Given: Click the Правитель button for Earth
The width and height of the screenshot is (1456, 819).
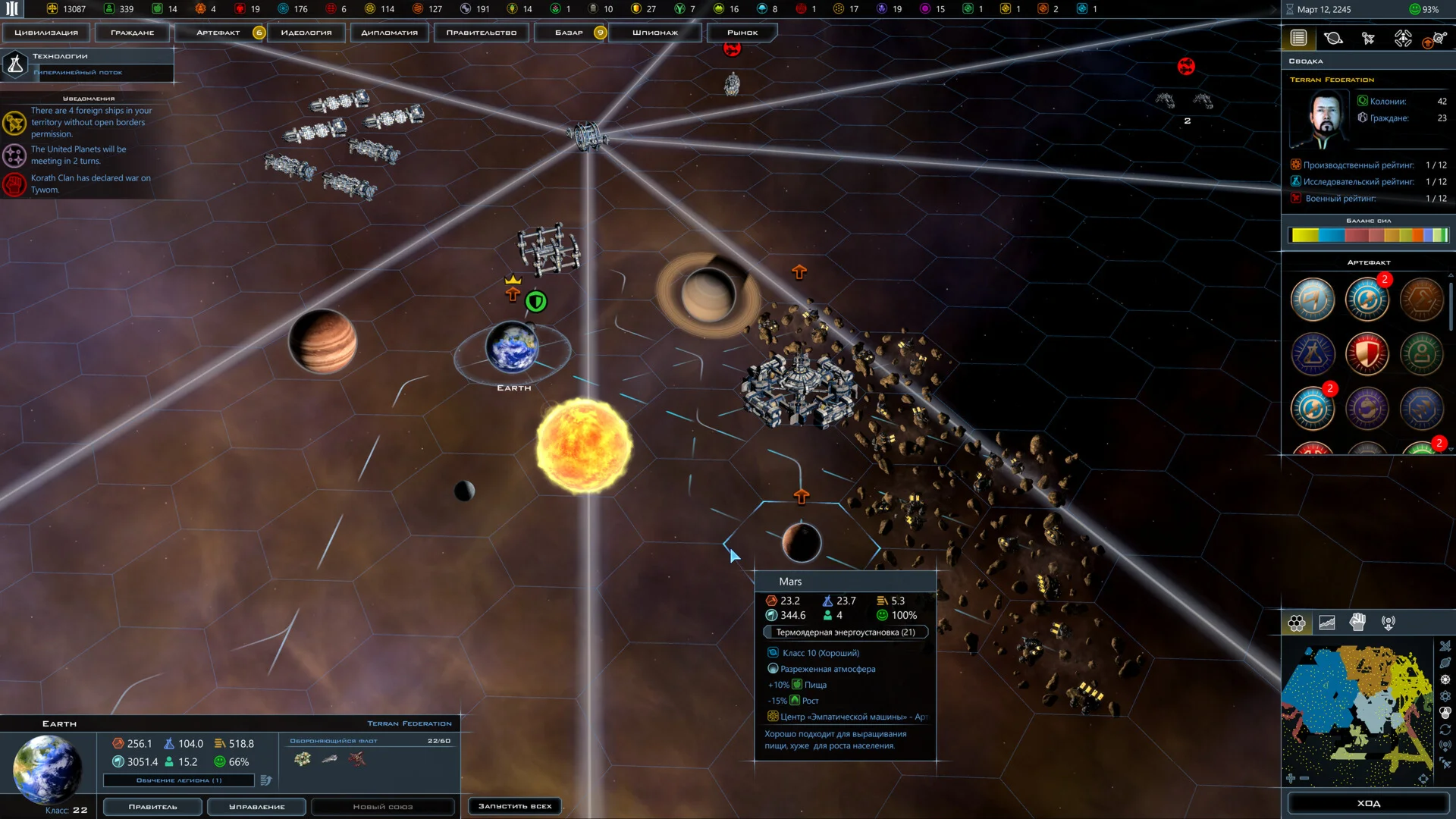Looking at the screenshot, I should pyautogui.click(x=152, y=807).
